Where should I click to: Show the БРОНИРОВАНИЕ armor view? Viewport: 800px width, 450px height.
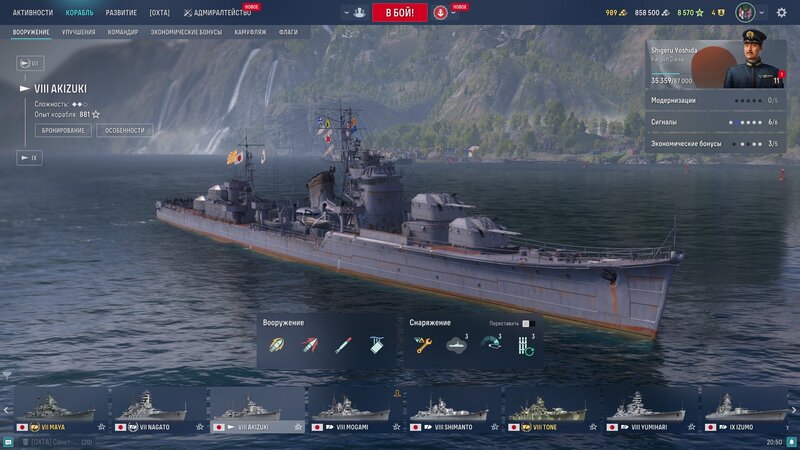[x=63, y=130]
